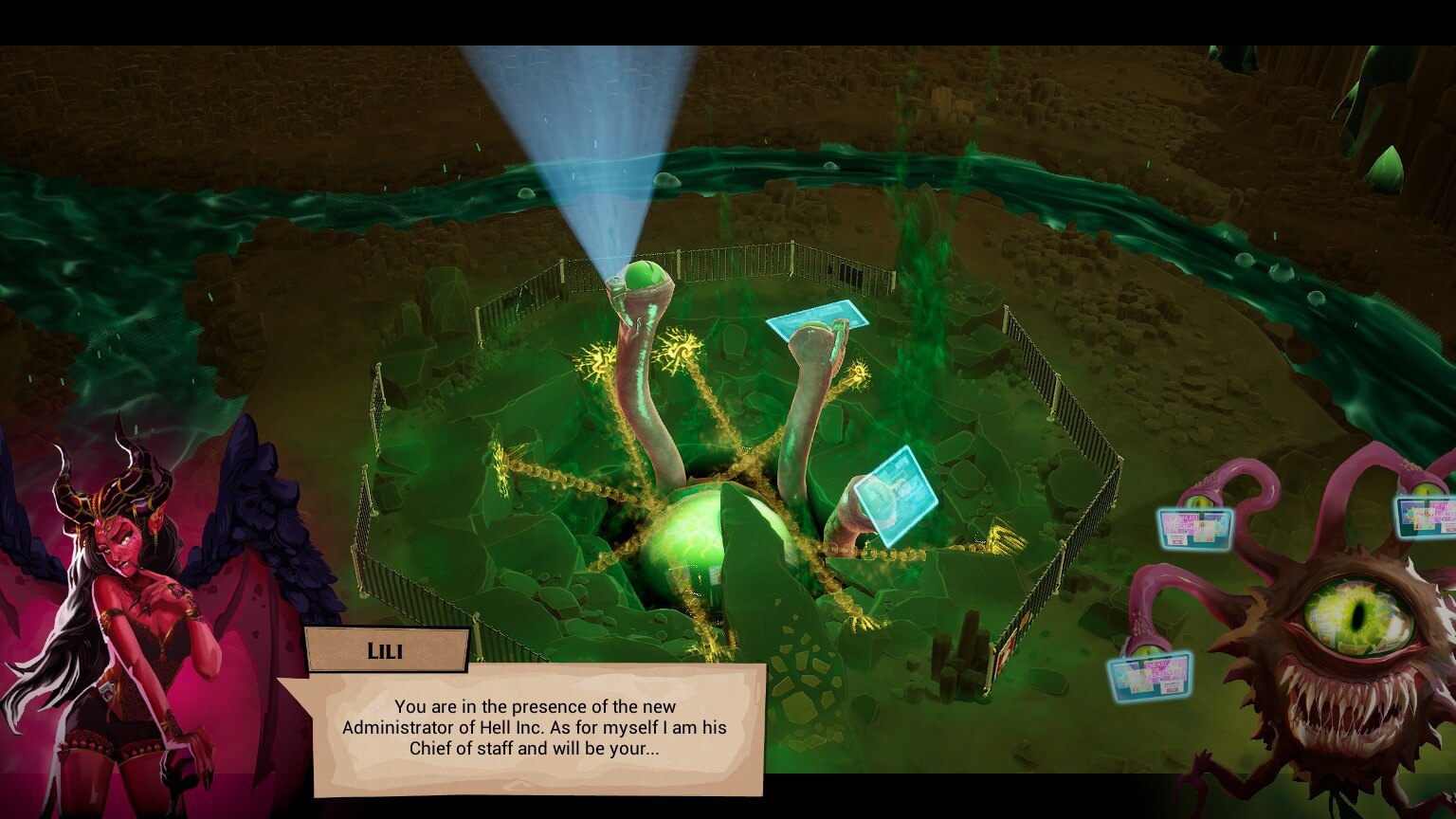Click the Lili nameplate above the dialogue

385,649
